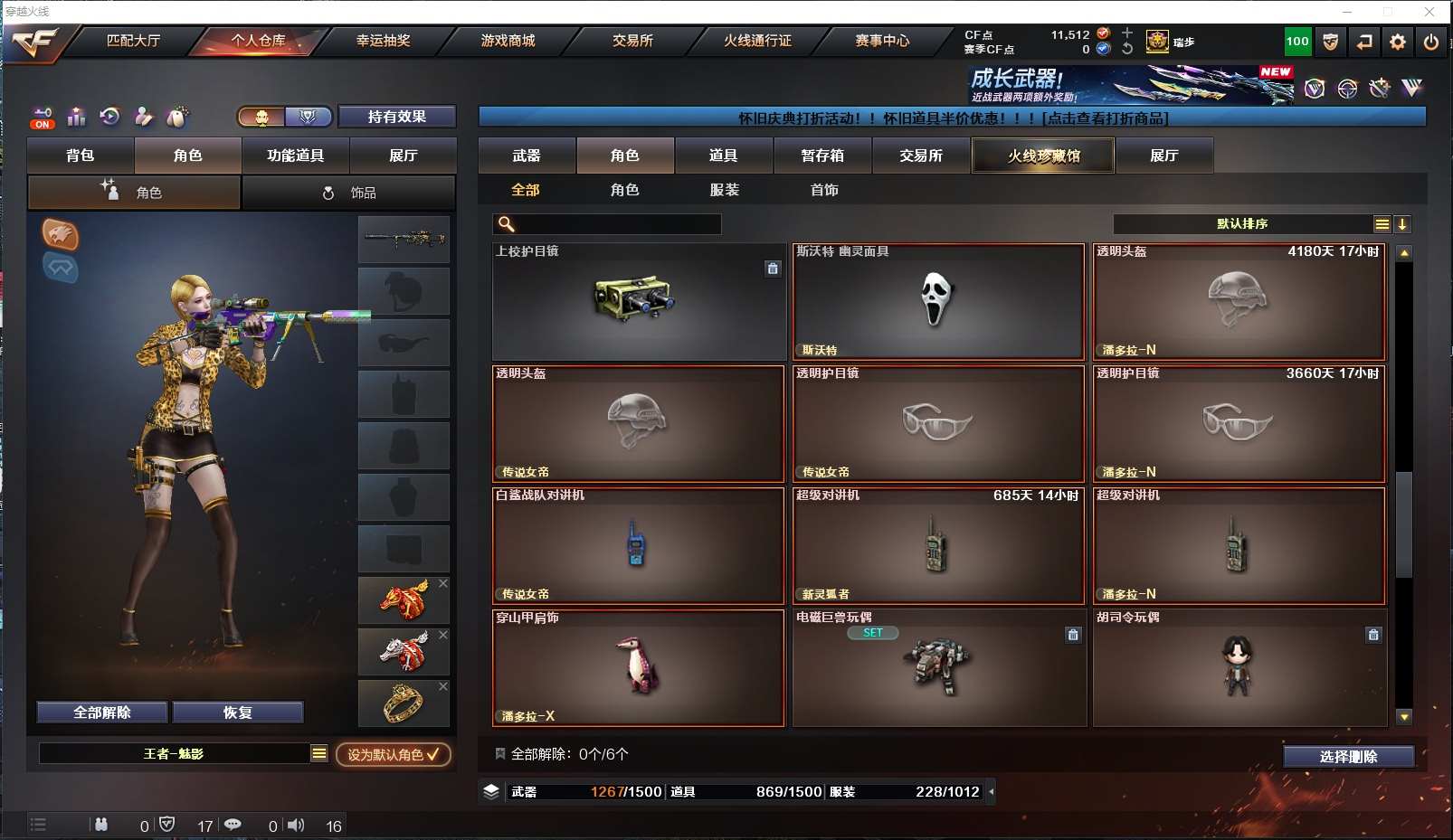Filter items by 服装 category
Image resolution: width=1453 pixels, height=840 pixels.
(x=725, y=190)
